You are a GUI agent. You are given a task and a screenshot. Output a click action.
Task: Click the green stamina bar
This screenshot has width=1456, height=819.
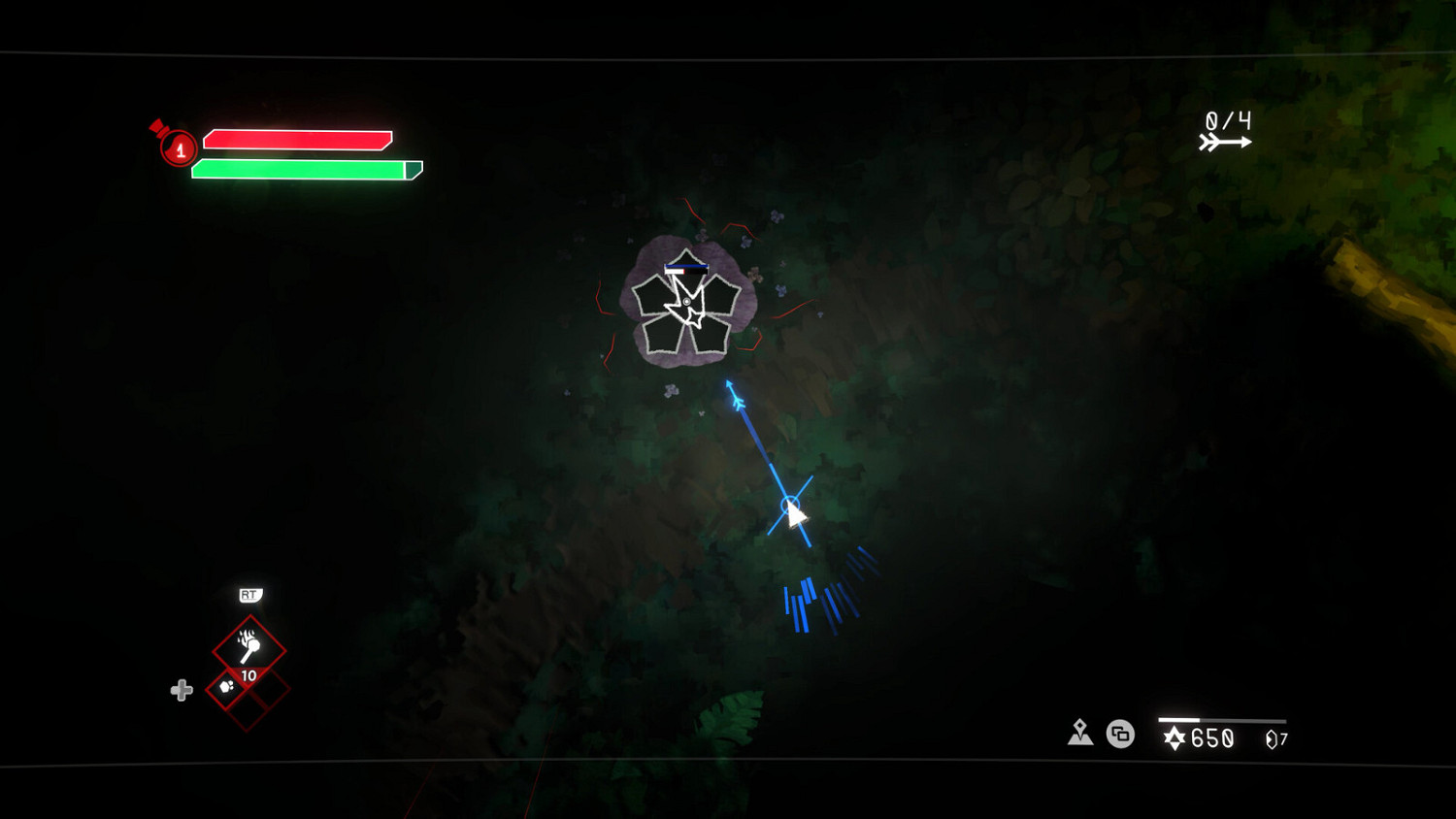(303, 169)
